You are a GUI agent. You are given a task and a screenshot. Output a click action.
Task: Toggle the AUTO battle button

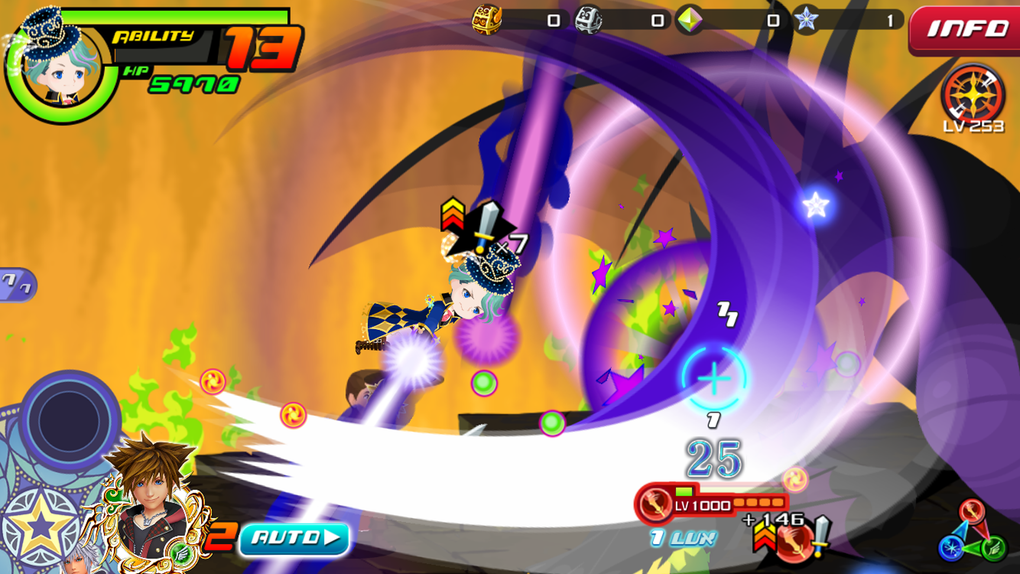click(294, 539)
